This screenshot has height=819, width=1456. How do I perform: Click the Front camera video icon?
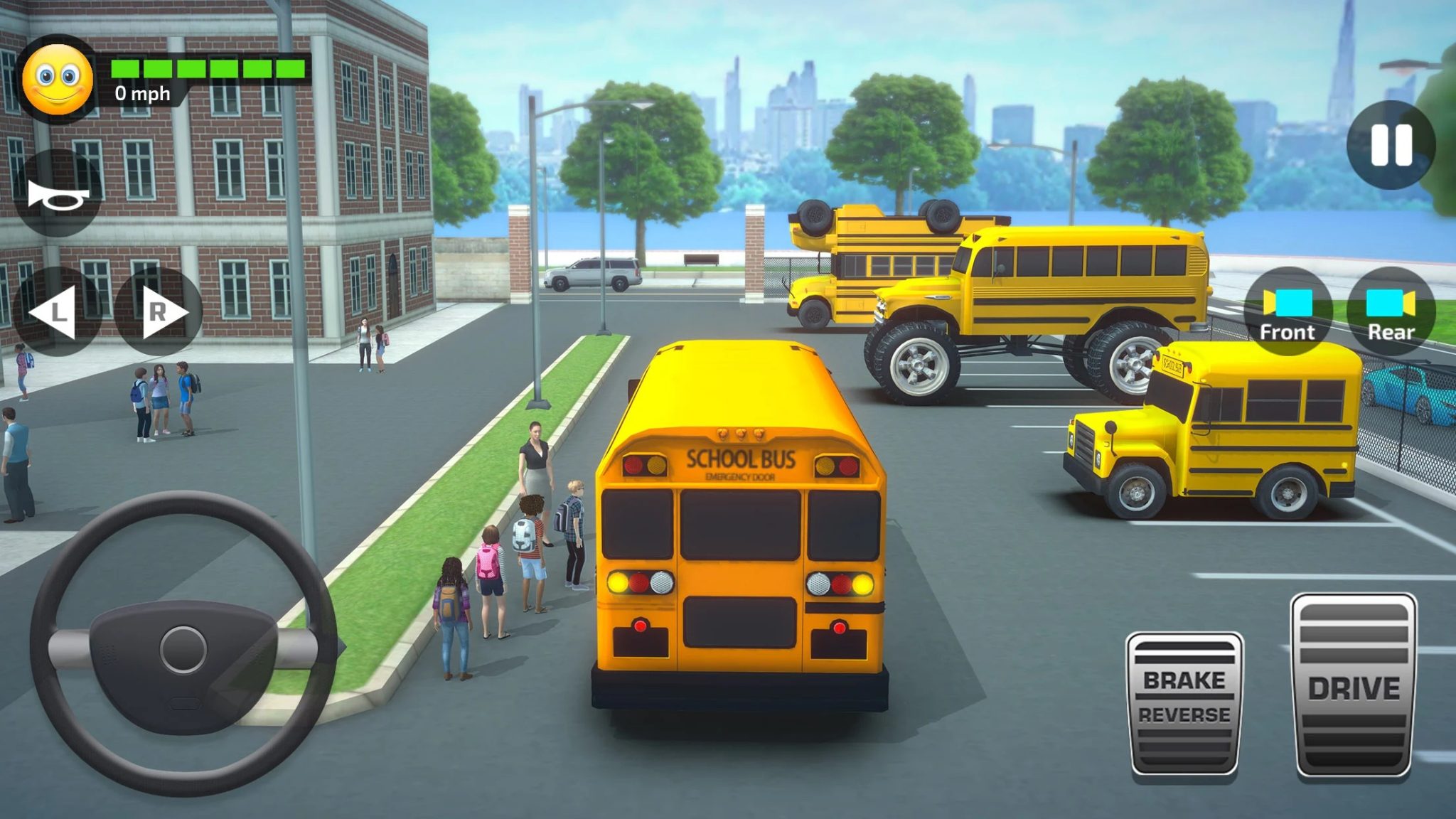1288,302
